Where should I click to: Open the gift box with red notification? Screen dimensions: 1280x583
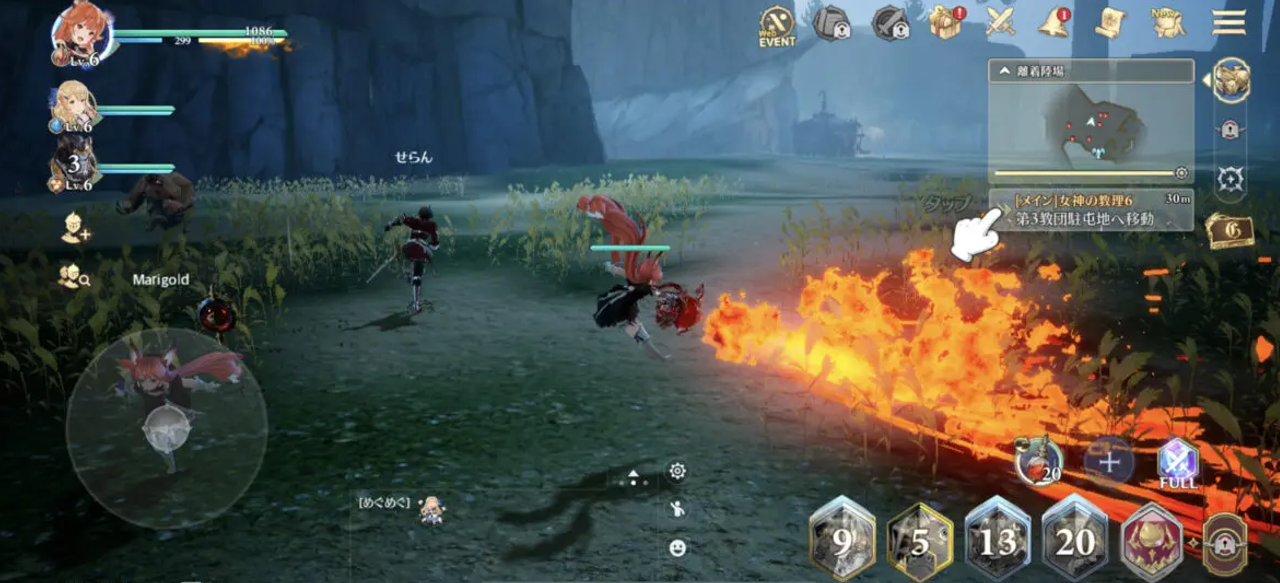[x=943, y=23]
